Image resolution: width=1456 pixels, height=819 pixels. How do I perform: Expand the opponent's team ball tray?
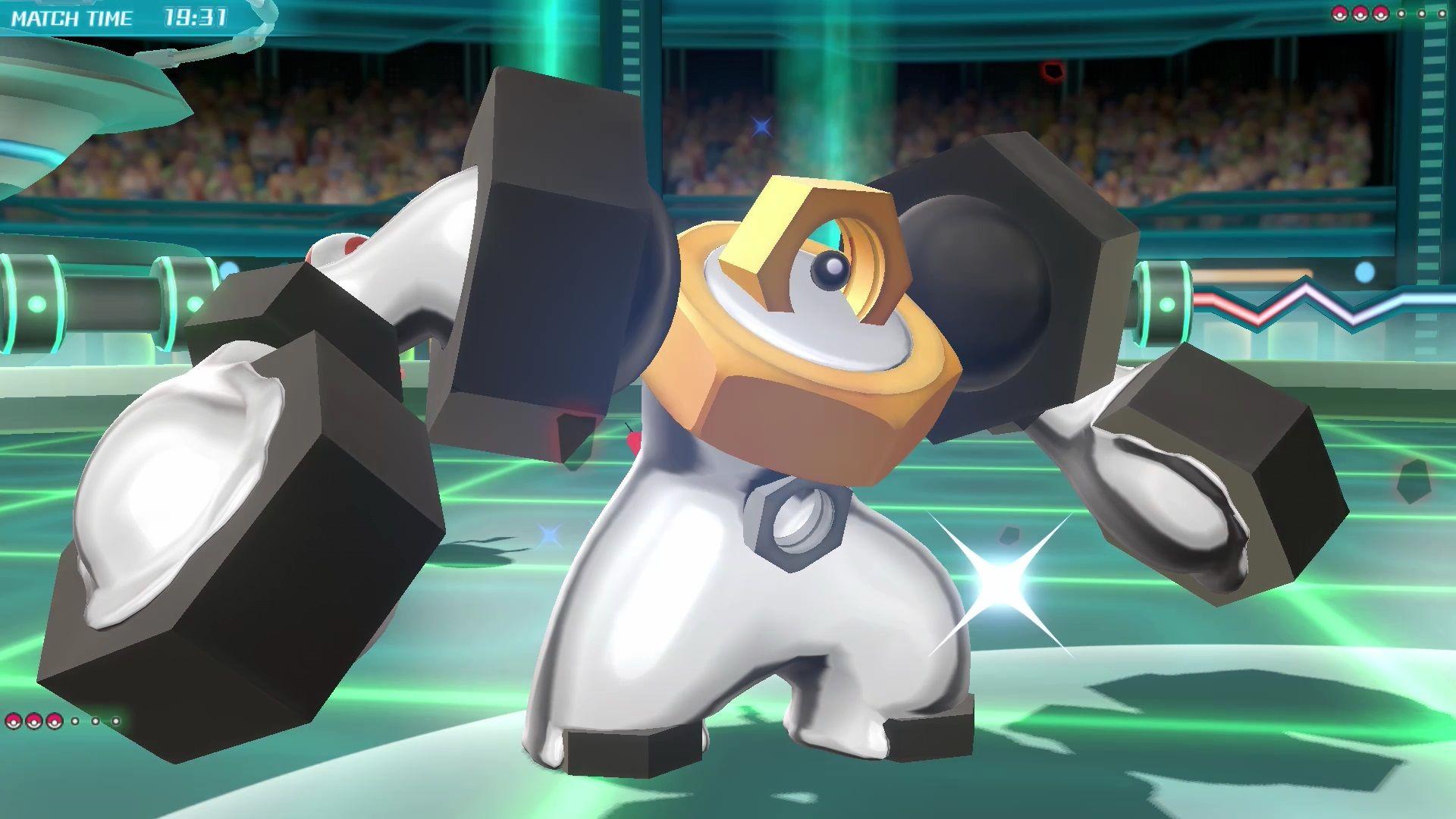coord(1390,13)
